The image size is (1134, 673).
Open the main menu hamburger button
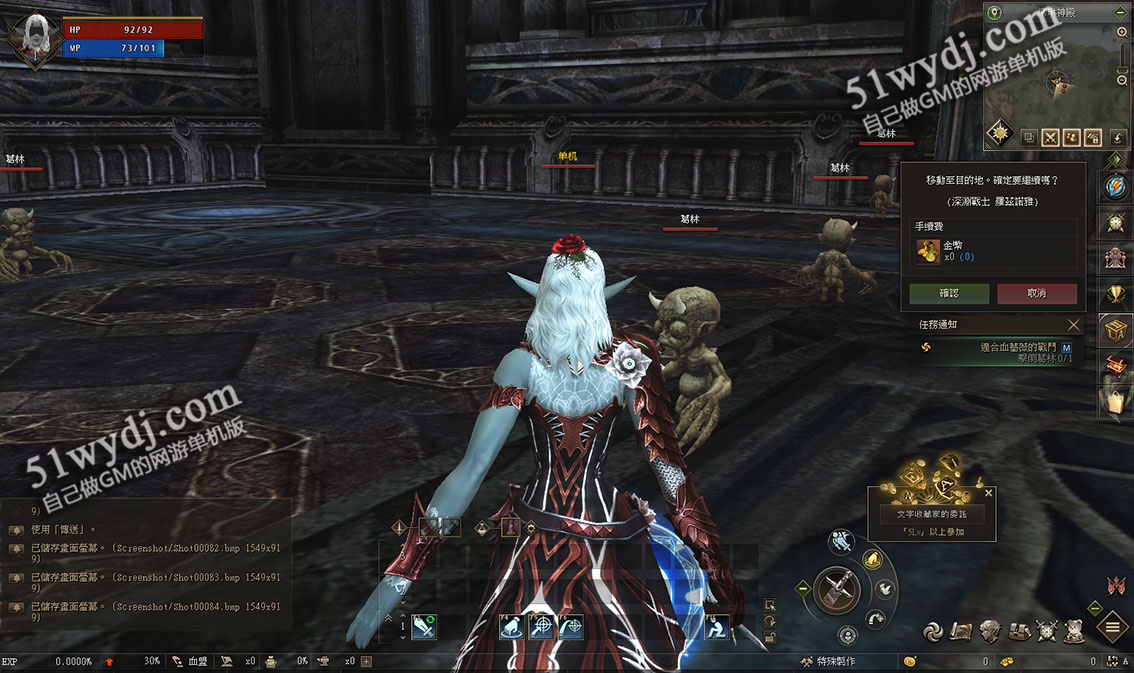[x=1113, y=628]
